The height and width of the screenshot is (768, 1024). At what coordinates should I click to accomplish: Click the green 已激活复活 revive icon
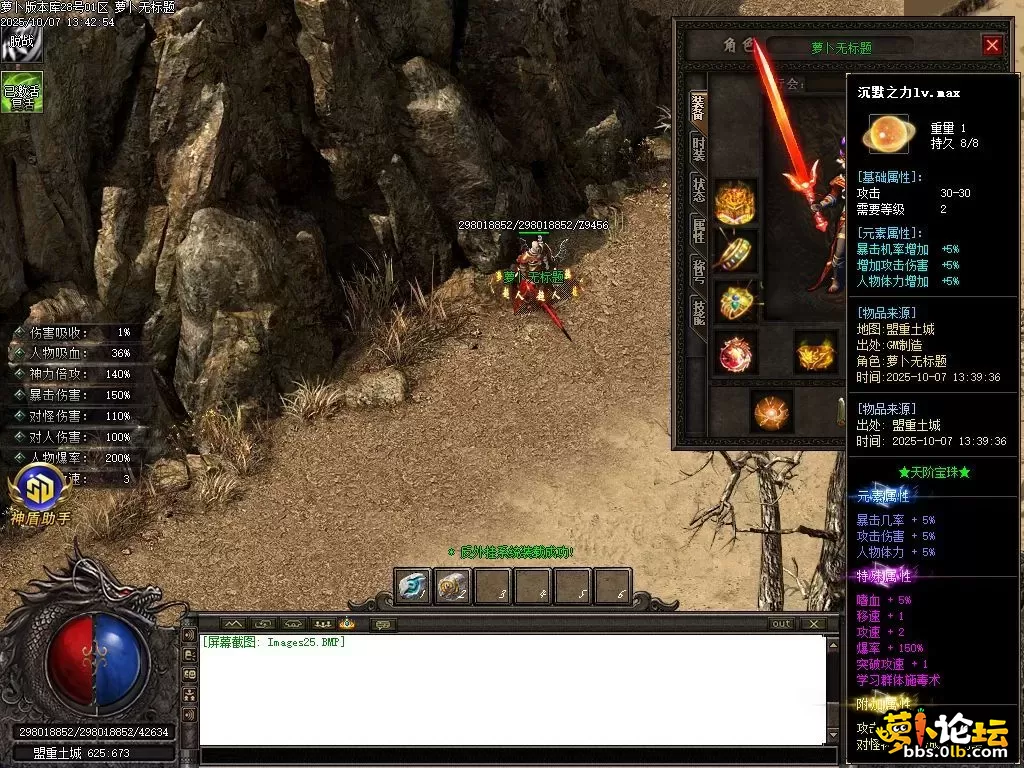point(21,92)
